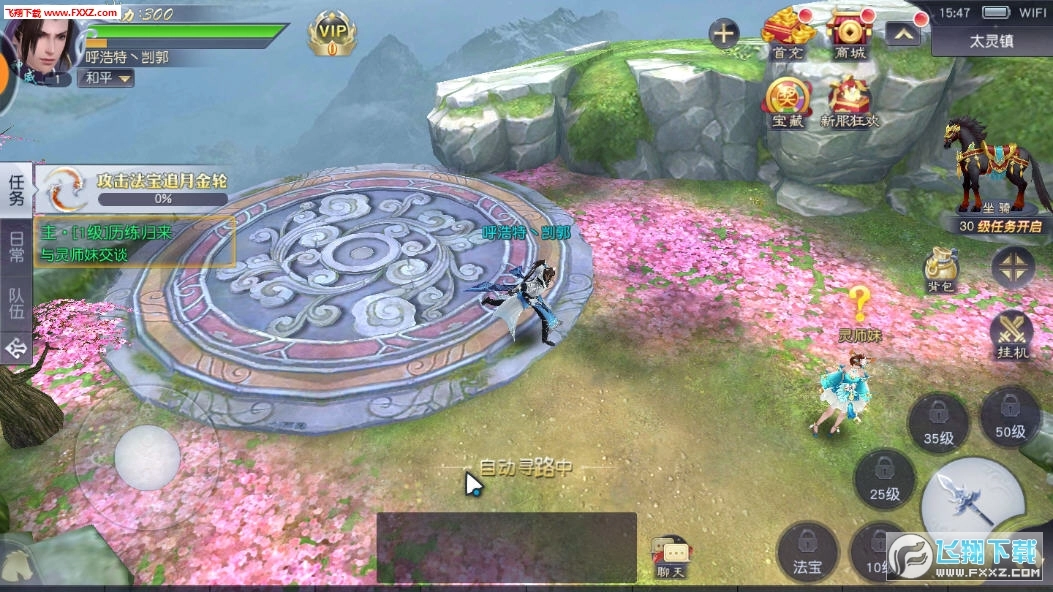
Task: Toggle 挂机 auto-battle
Action: click(x=1011, y=334)
